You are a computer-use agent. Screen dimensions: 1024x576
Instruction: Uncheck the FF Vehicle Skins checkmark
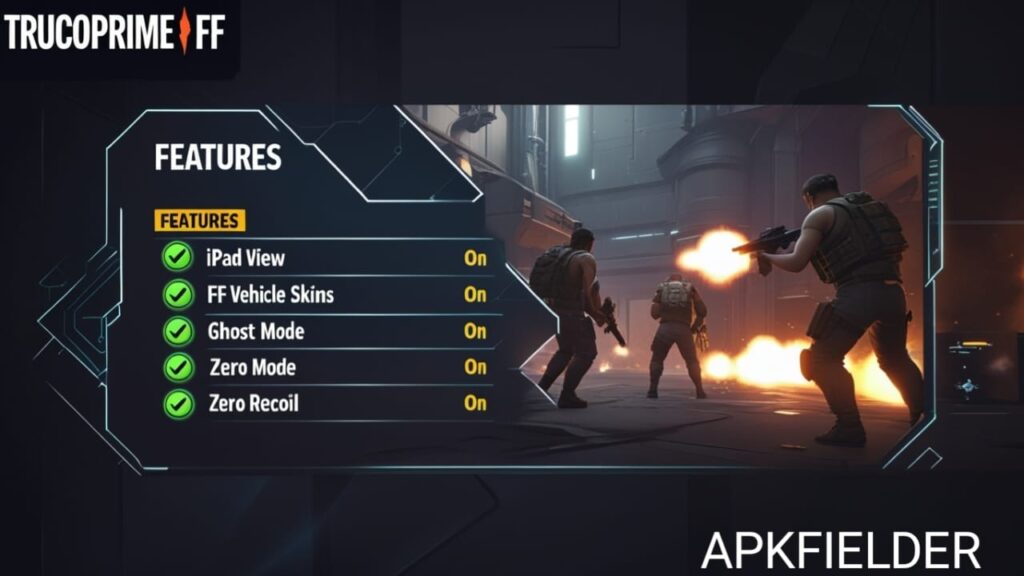pyautogui.click(x=177, y=295)
